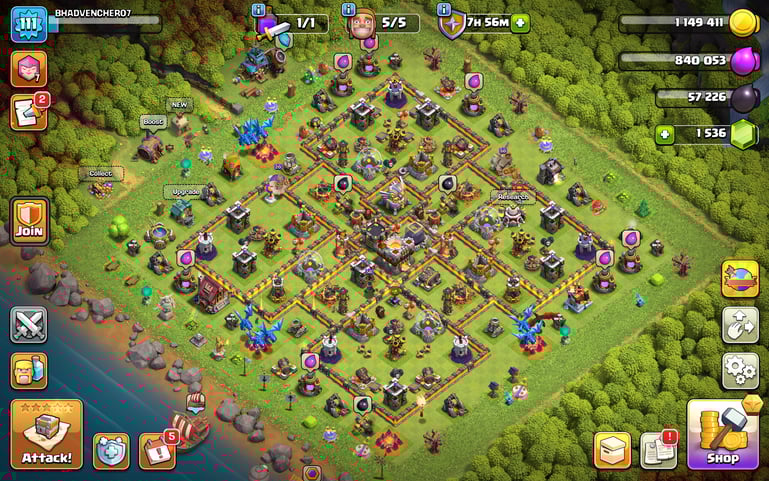Click the Join clan shield button
Viewport: 769px width, 481px height.
29,221
